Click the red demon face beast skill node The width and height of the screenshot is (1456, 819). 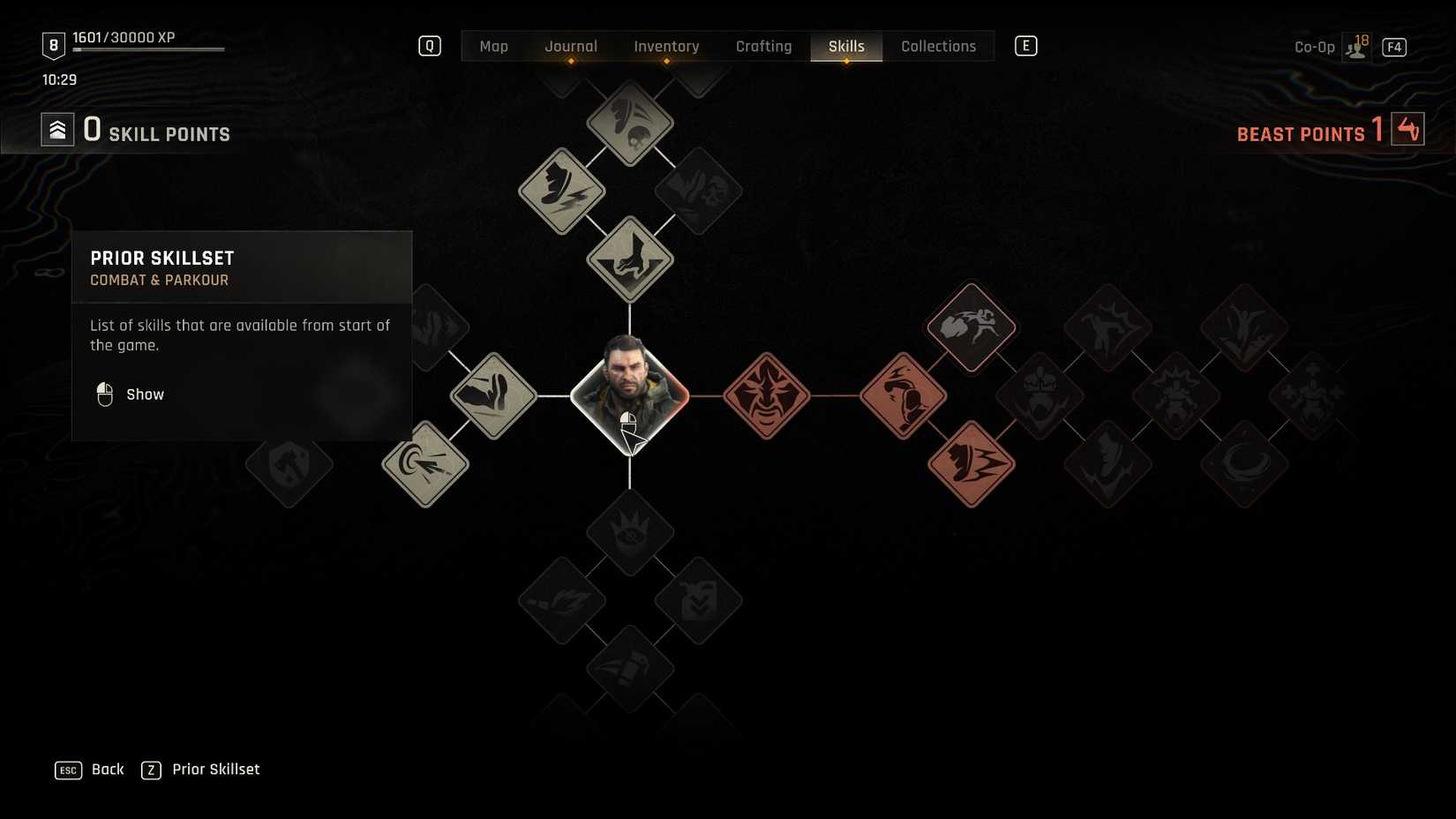click(766, 396)
